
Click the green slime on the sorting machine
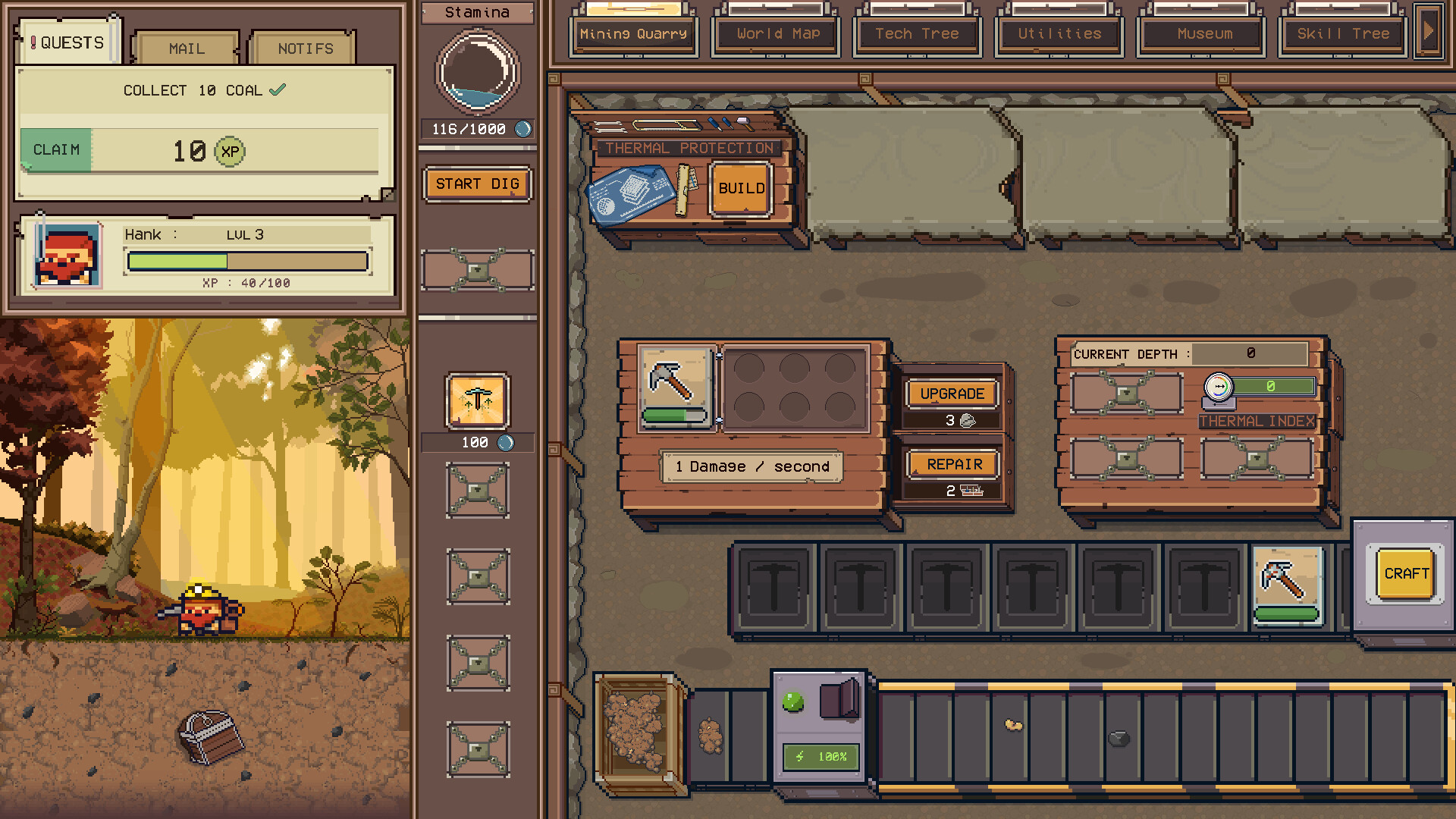tap(793, 701)
